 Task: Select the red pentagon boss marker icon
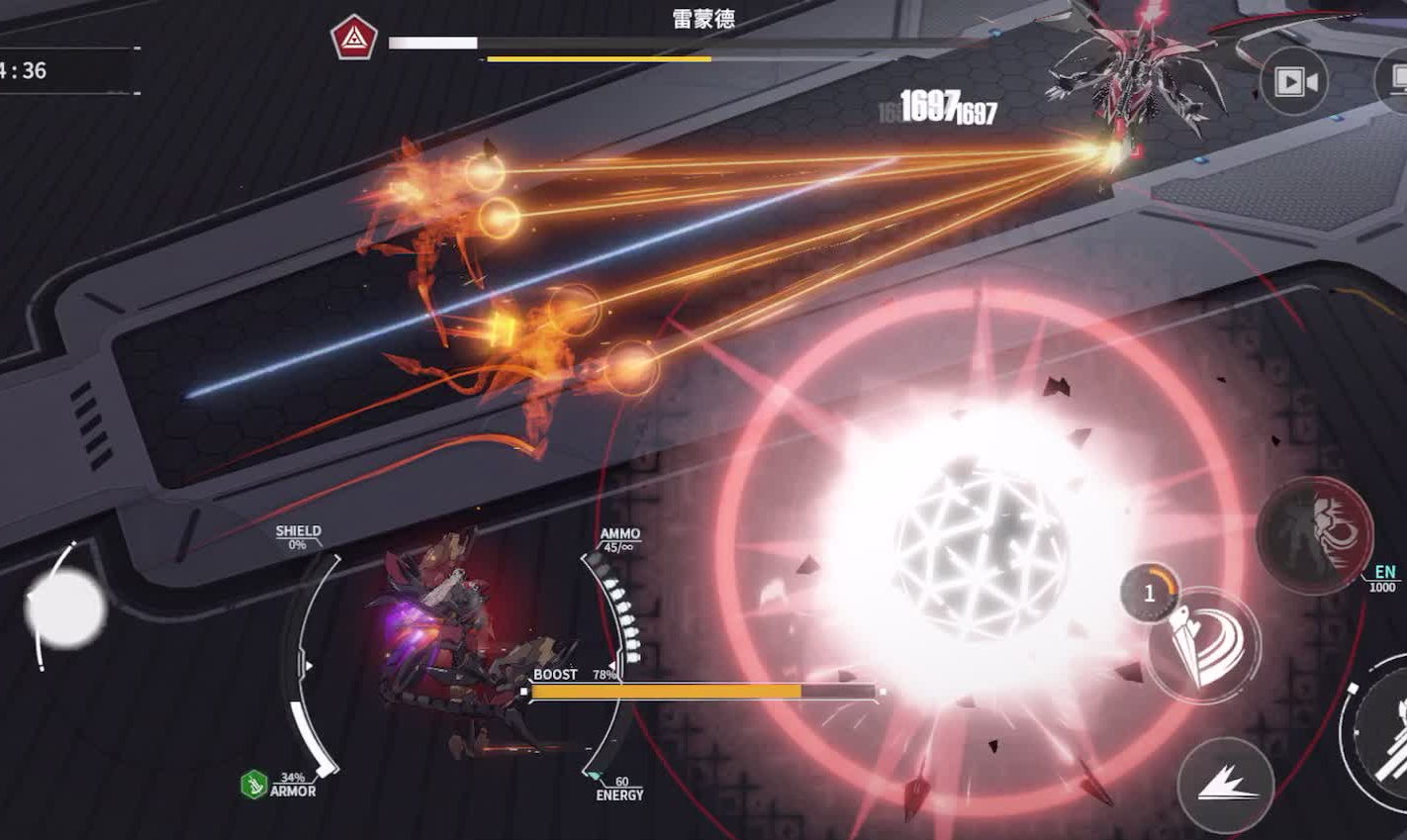[353, 39]
